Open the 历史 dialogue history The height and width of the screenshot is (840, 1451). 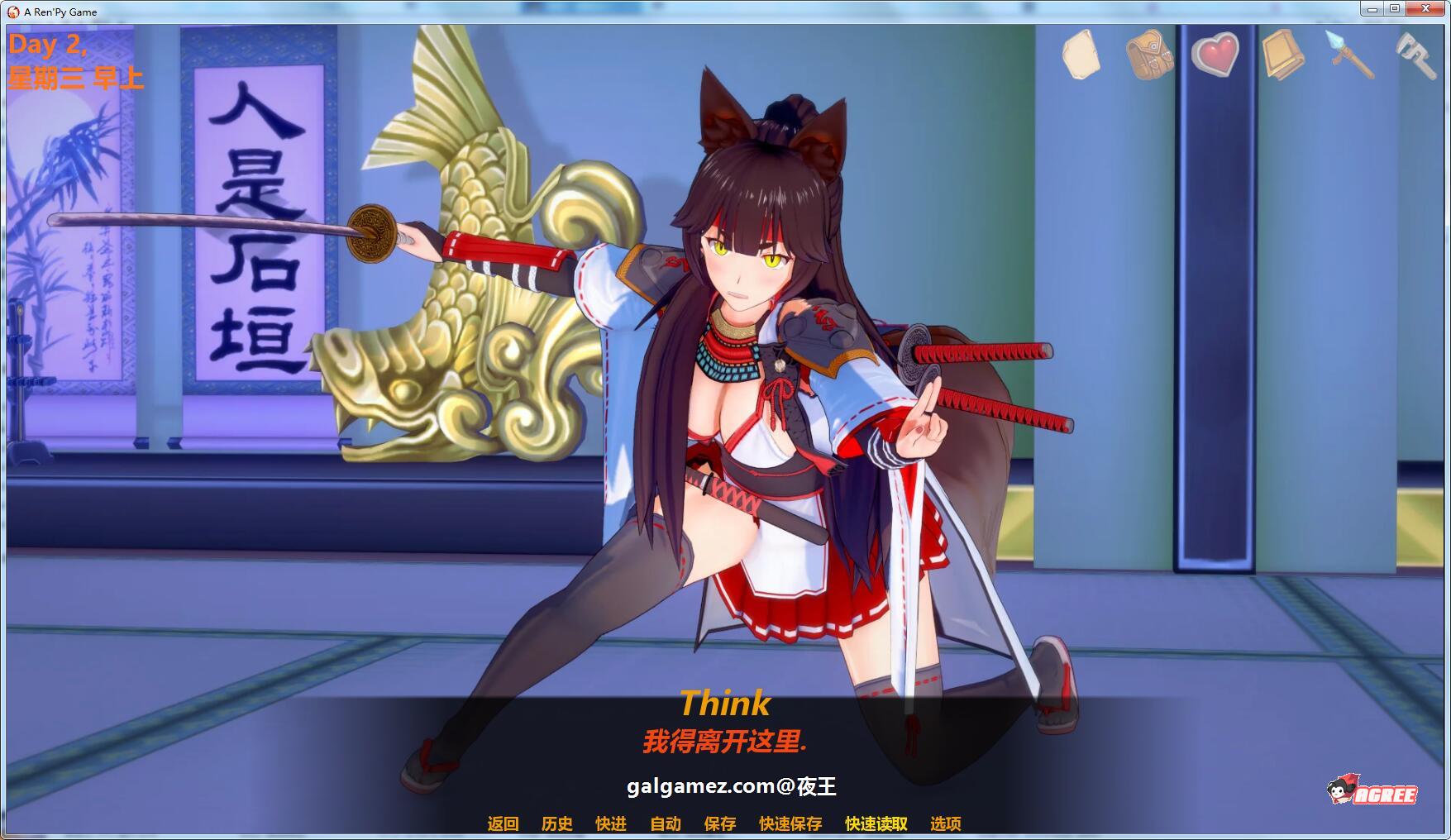[x=555, y=824]
